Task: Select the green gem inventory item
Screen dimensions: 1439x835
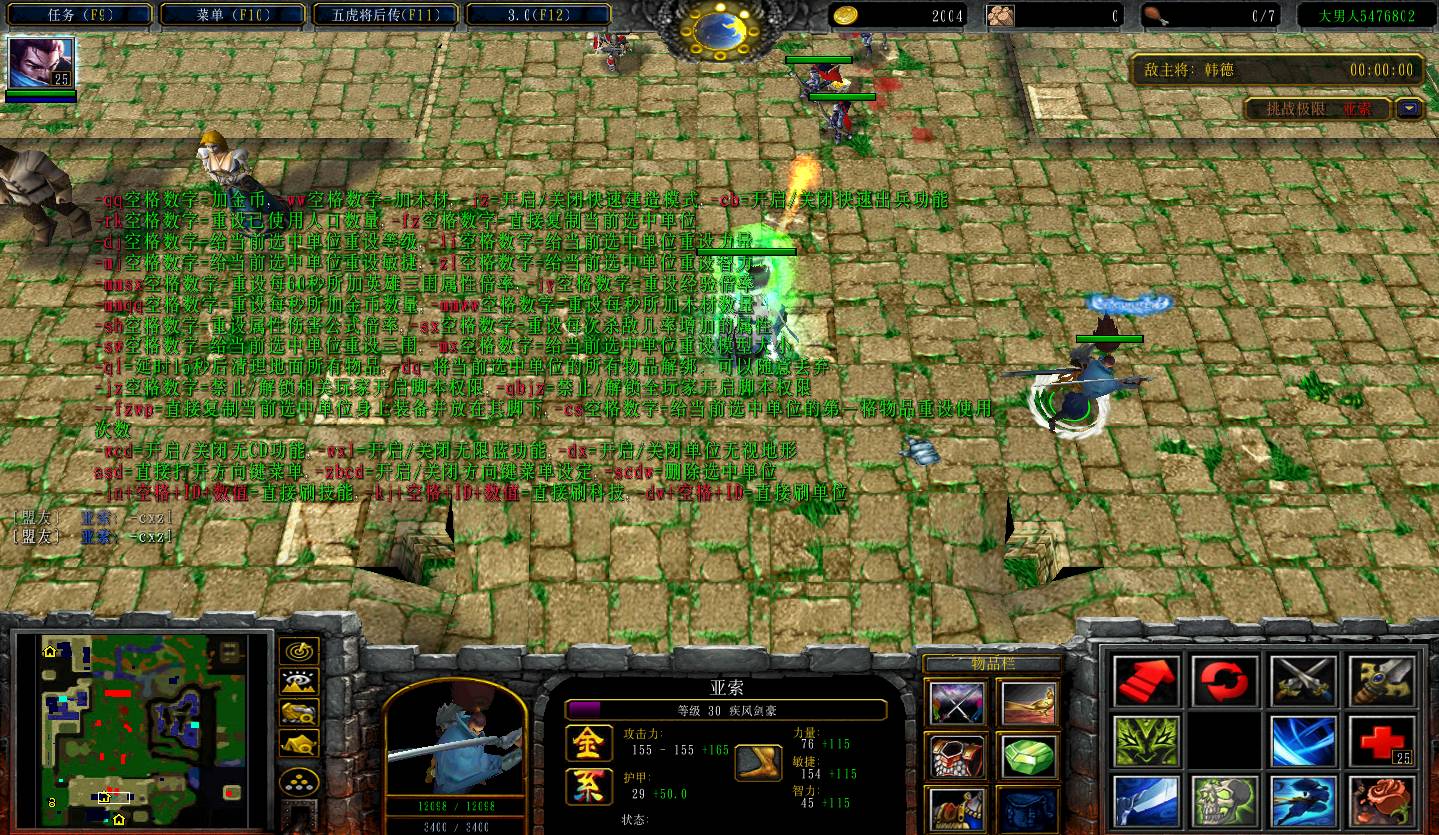Action: point(1027,755)
